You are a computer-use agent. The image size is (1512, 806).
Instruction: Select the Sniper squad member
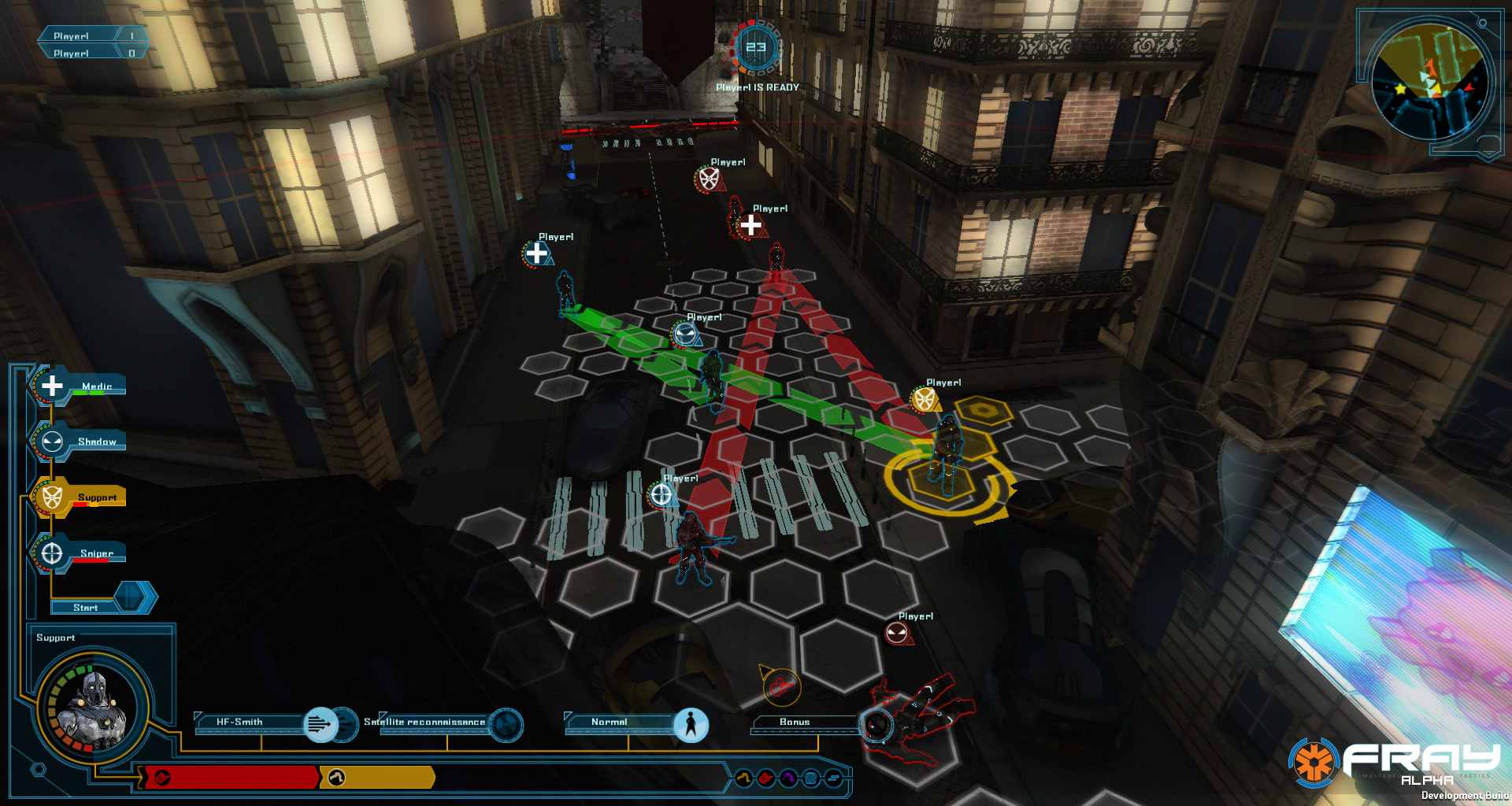coord(79,553)
